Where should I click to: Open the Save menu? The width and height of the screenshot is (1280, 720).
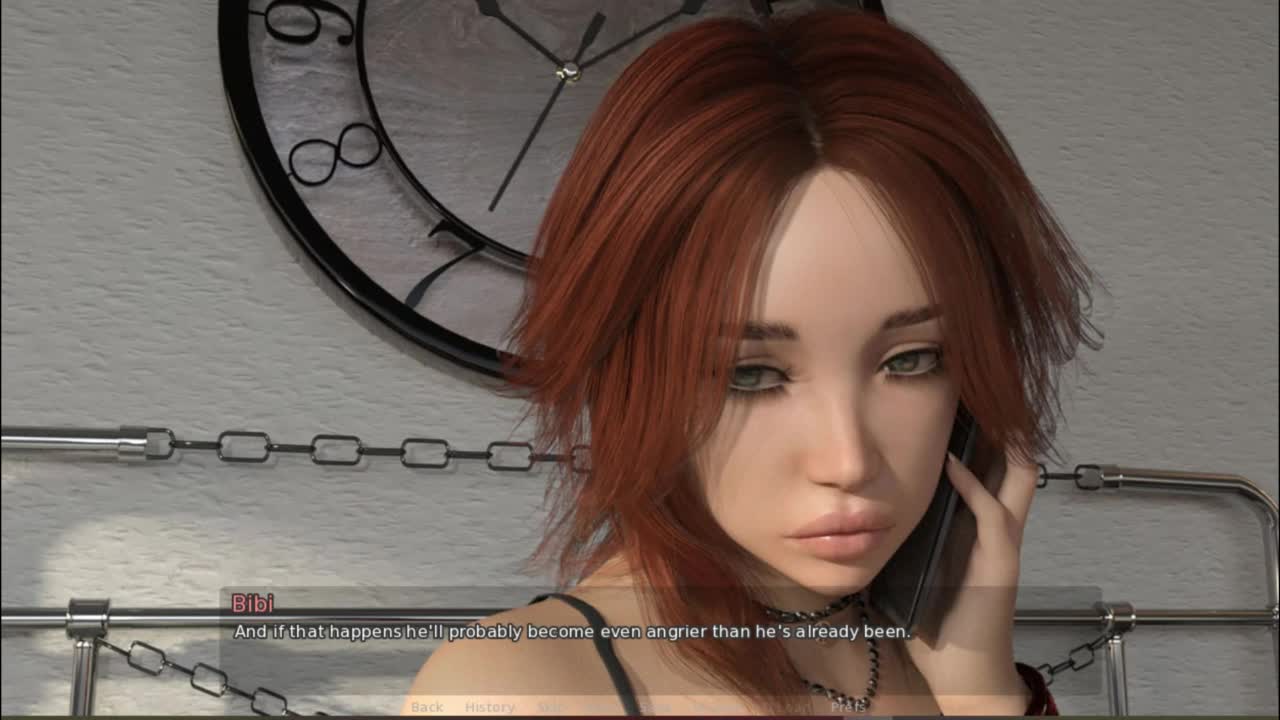(655, 707)
